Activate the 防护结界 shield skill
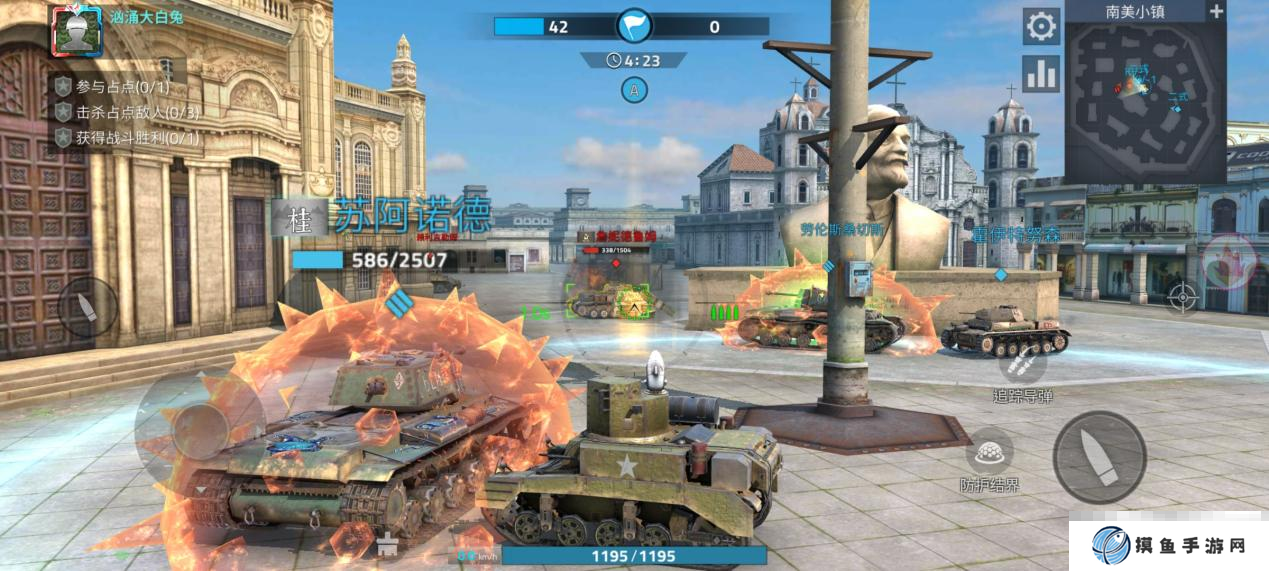The height and width of the screenshot is (571, 1269). tap(989, 452)
